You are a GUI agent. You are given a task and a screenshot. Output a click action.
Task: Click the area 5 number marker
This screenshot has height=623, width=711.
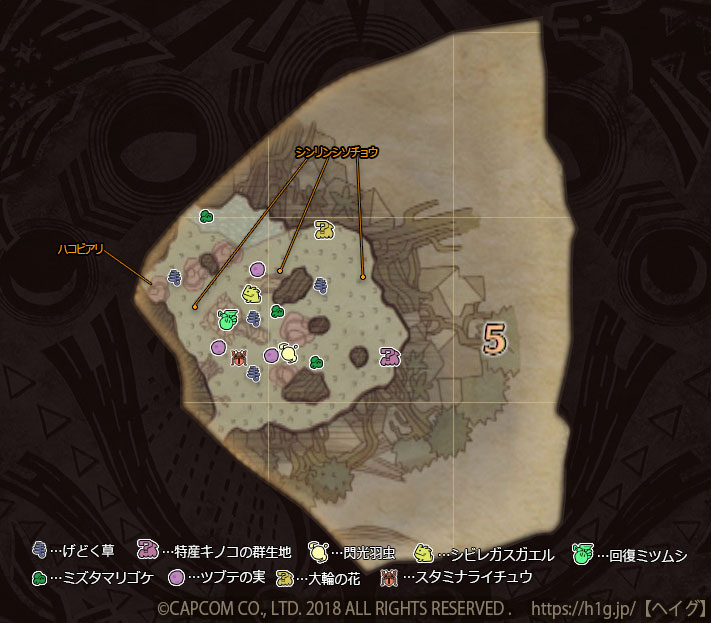492,339
